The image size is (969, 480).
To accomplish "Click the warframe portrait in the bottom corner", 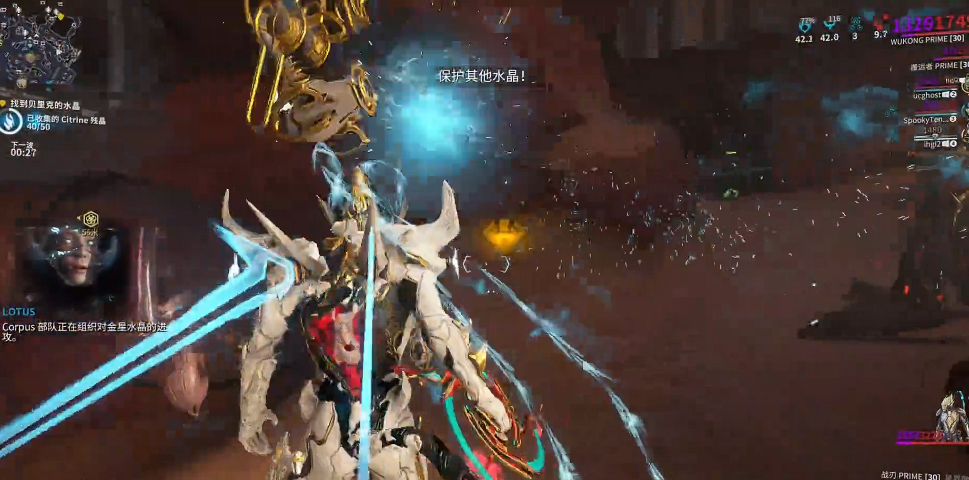I will click(x=949, y=417).
